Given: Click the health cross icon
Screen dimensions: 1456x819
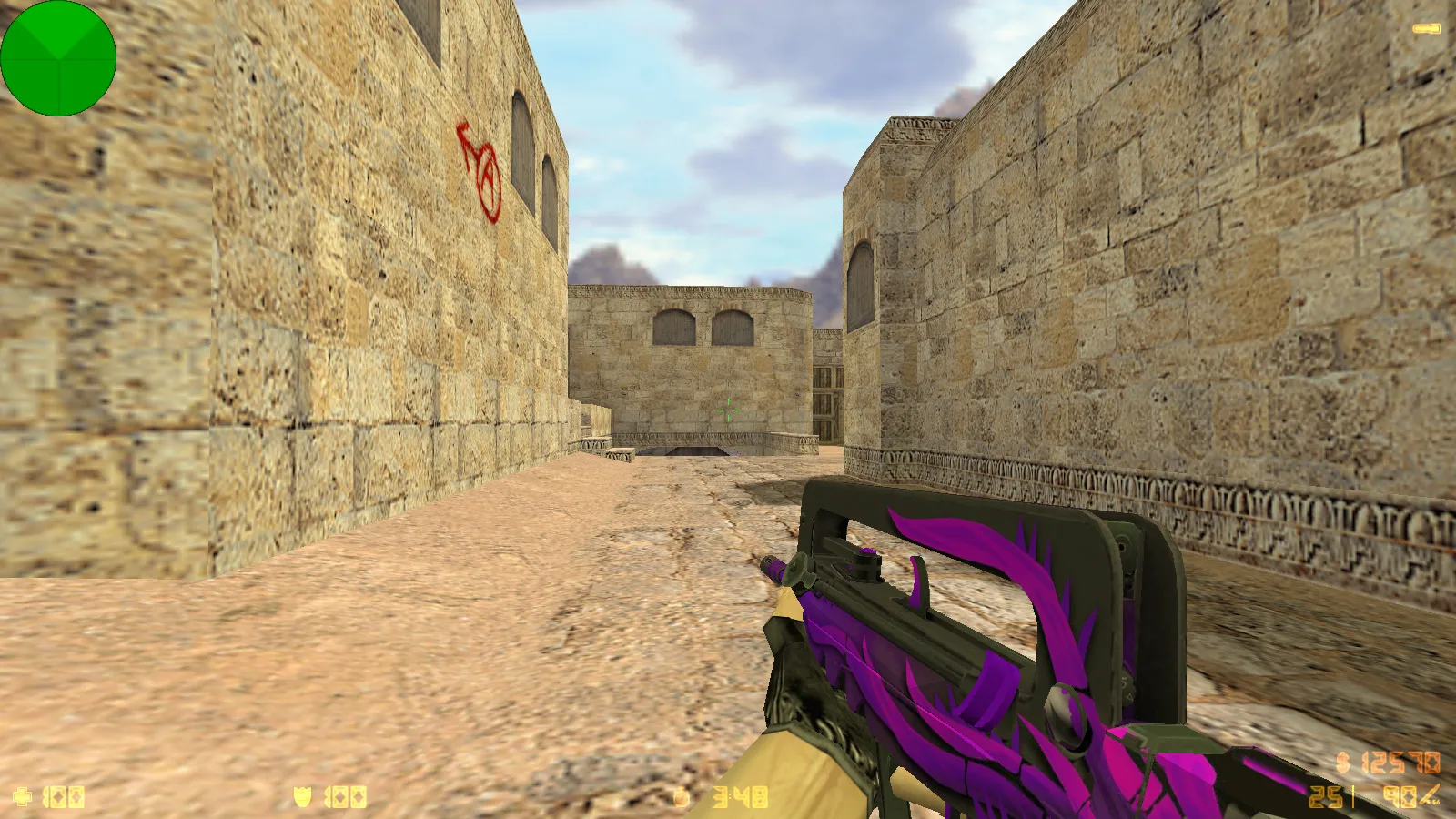Looking at the screenshot, I should tap(23, 798).
